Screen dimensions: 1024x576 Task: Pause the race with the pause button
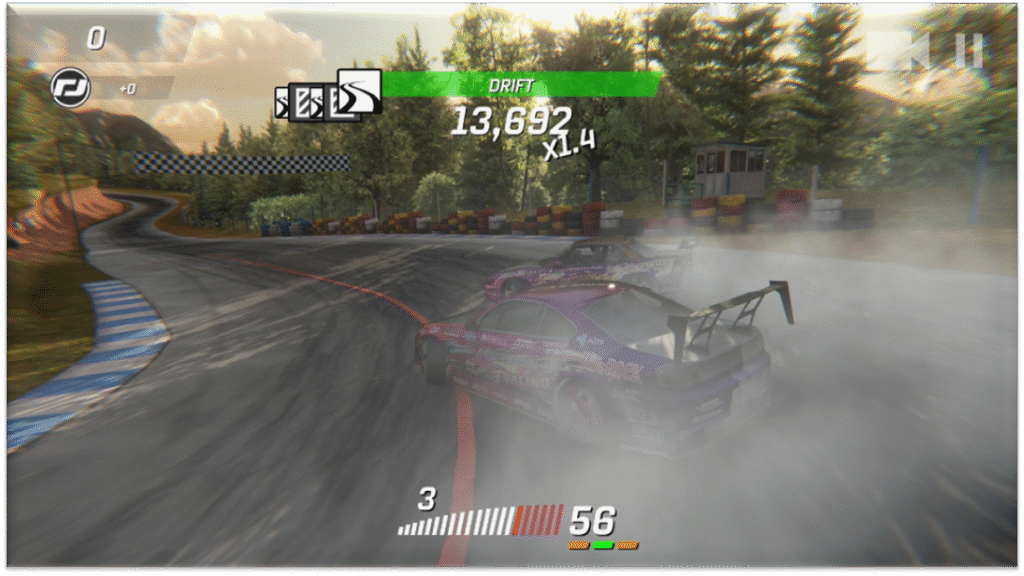[968, 51]
